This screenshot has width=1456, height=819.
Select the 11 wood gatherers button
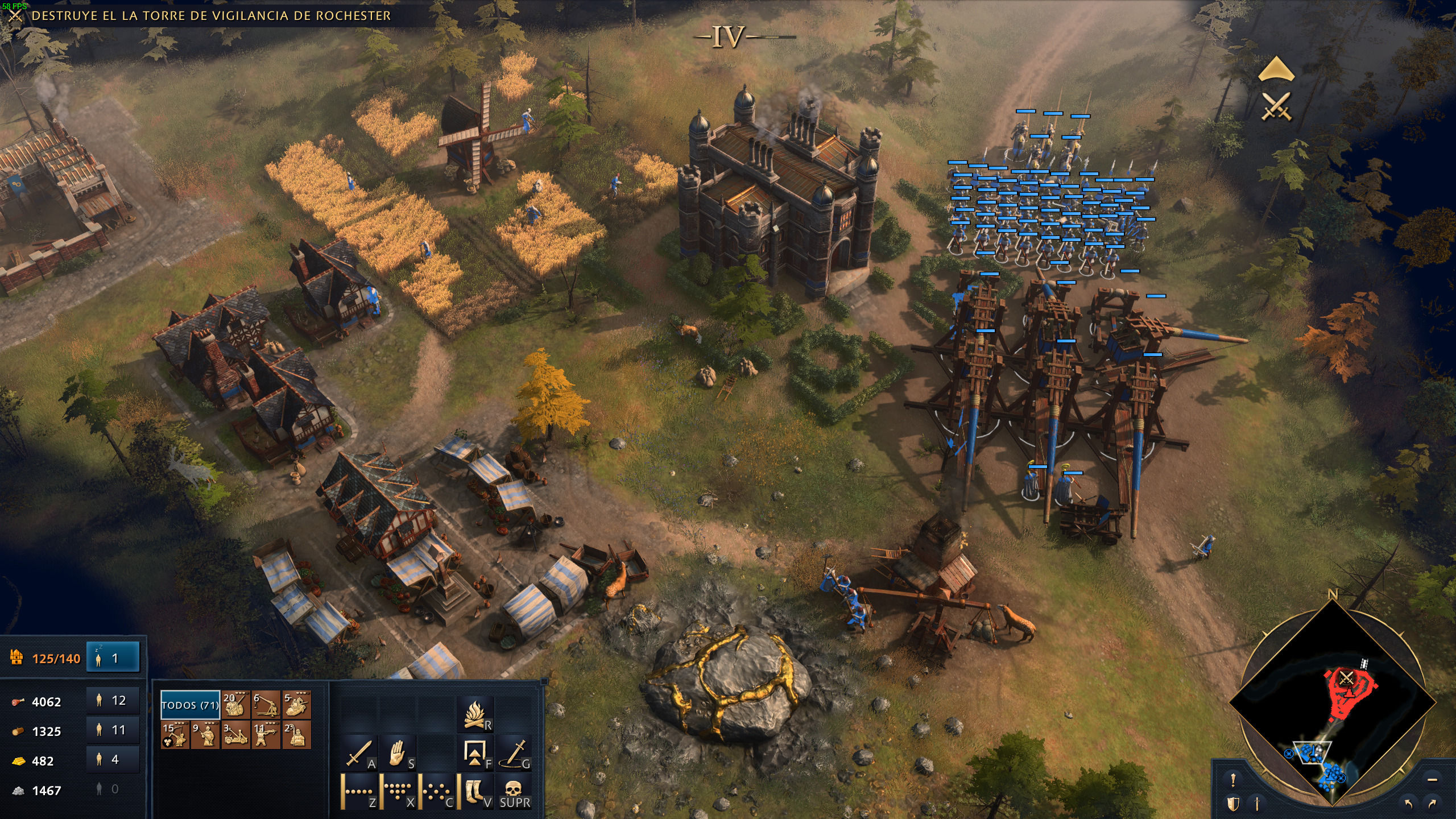pyautogui.click(x=113, y=730)
